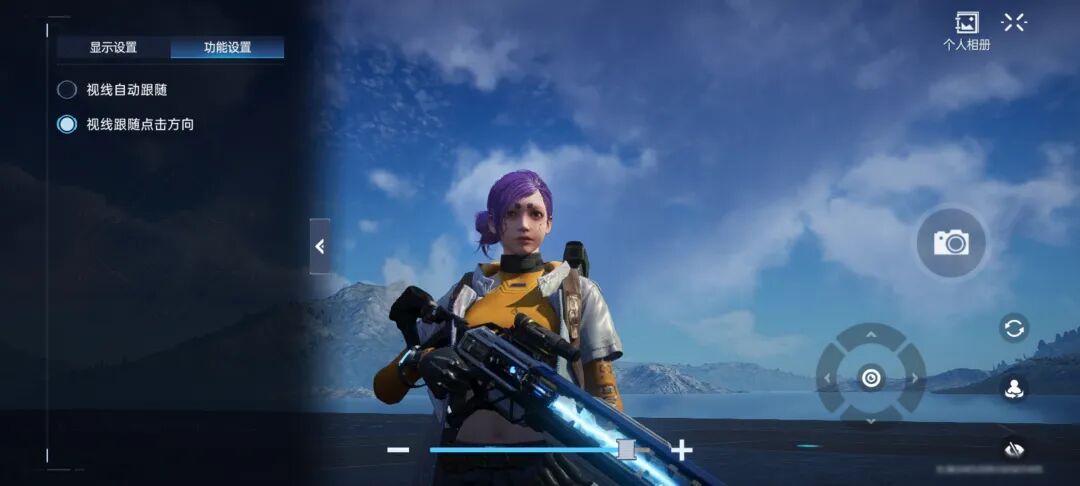1080x486 pixels.
Task: Click the plus button to zoom in
Action: point(682,450)
